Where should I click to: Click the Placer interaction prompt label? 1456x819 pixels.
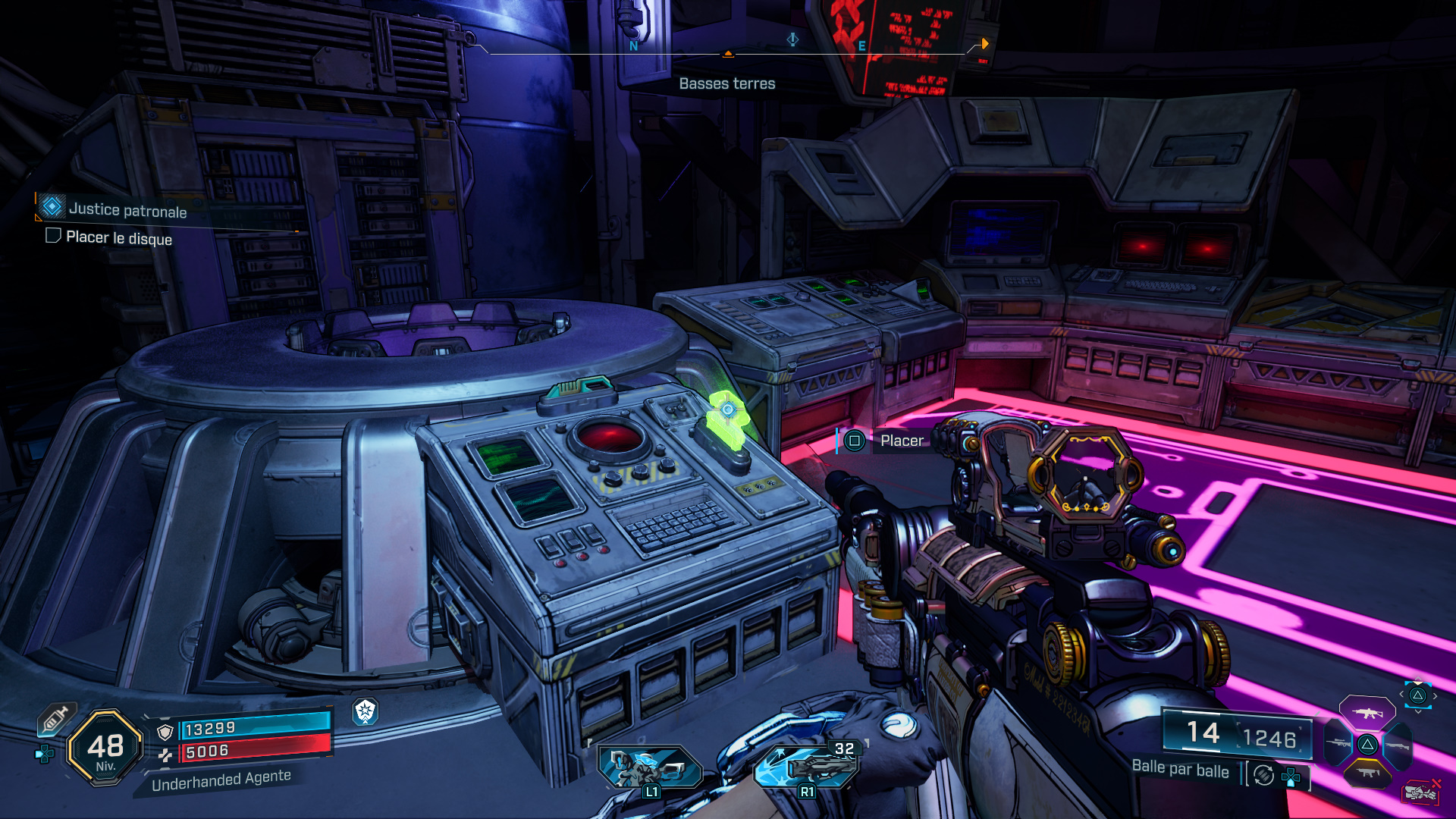click(x=901, y=441)
